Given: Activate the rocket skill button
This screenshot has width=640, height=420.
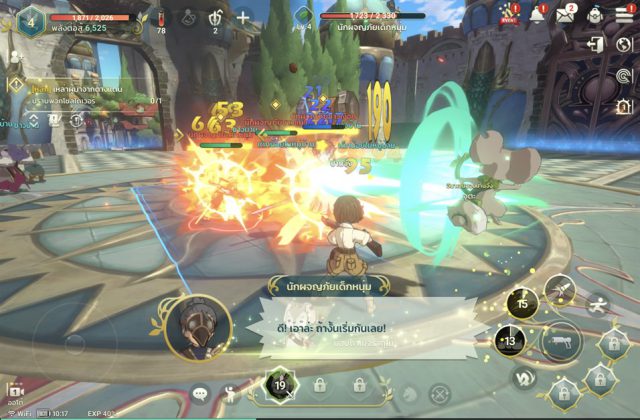Looking at the screenshot, I should [561, 289].
